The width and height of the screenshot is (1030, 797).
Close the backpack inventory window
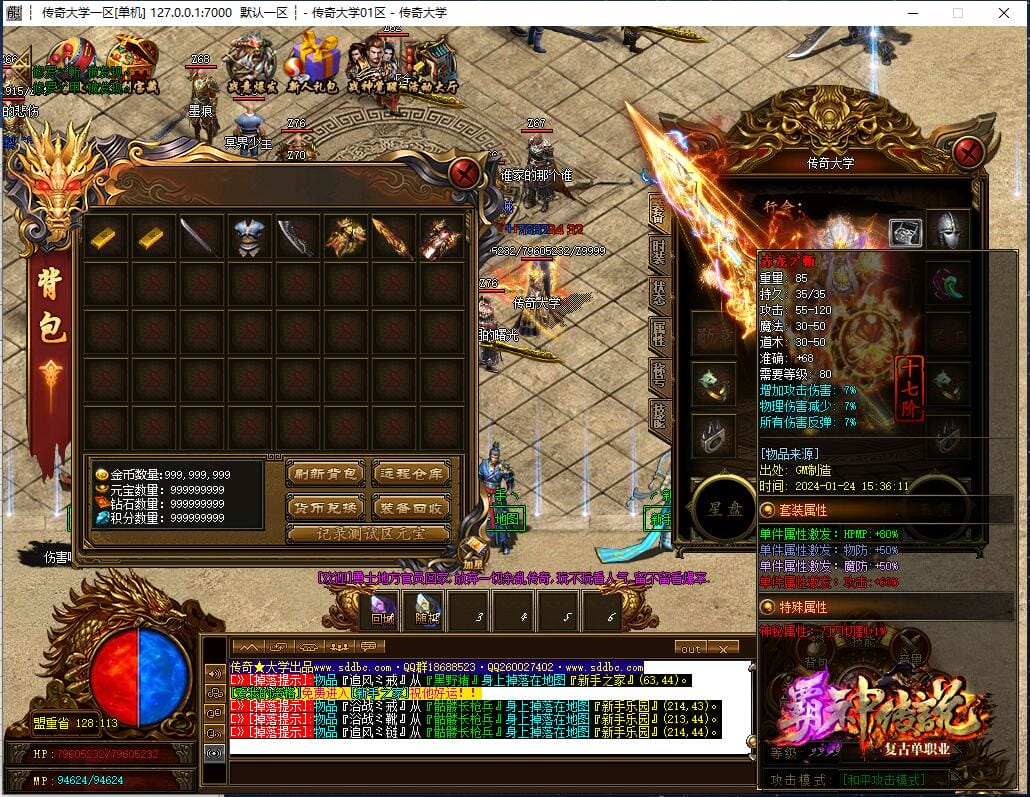tap(464, 173)
